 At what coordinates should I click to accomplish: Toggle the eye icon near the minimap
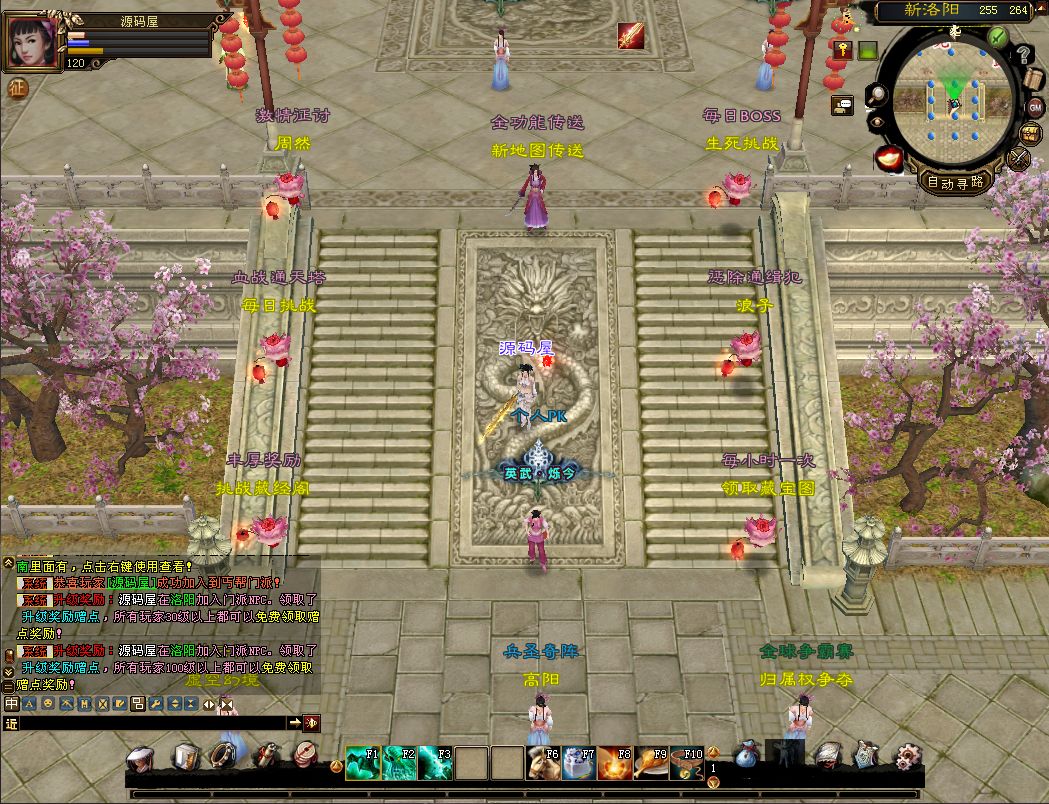pos(877,122)
